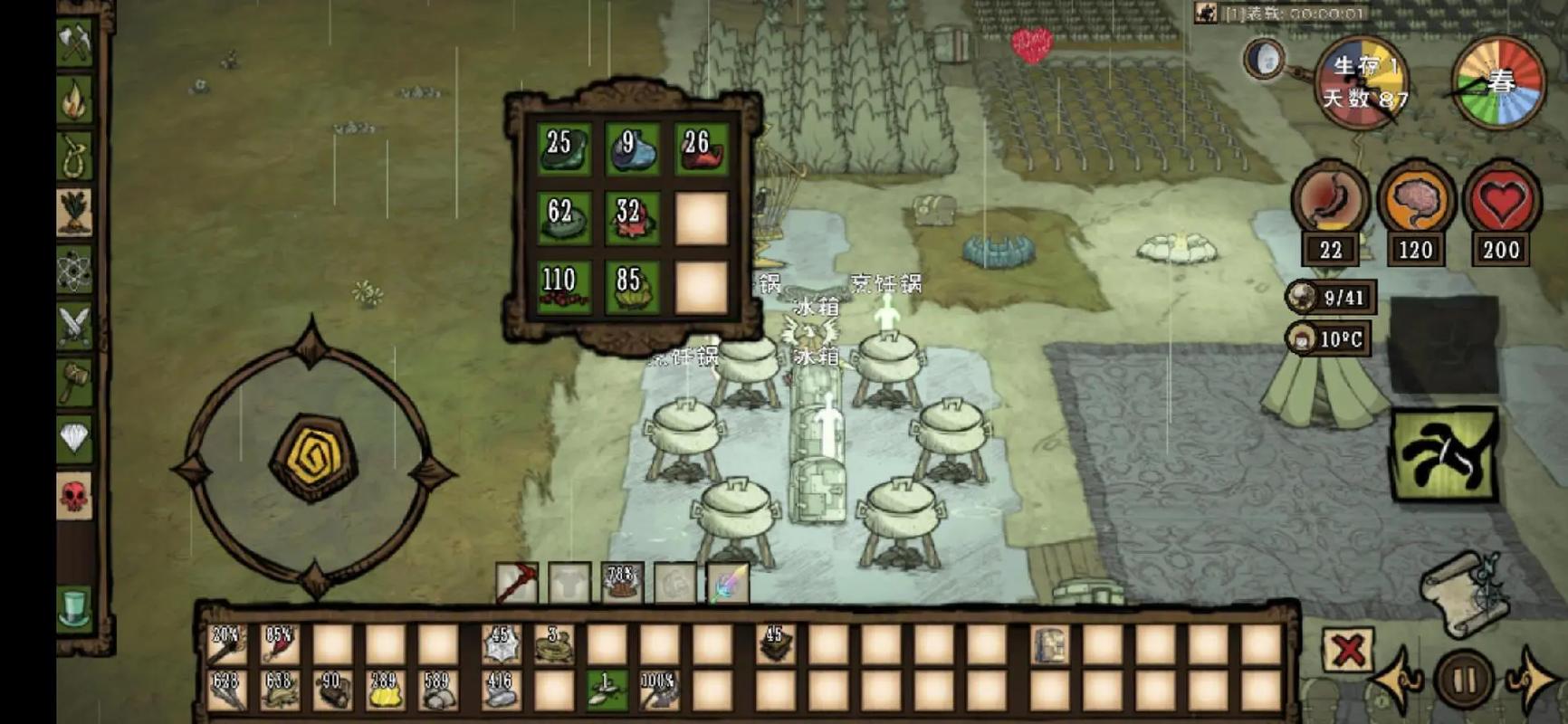Image resolution: width=1568 pixels, height=724 pixels.
Task: Switch to the Food farming tab
Action: point(74,212)
